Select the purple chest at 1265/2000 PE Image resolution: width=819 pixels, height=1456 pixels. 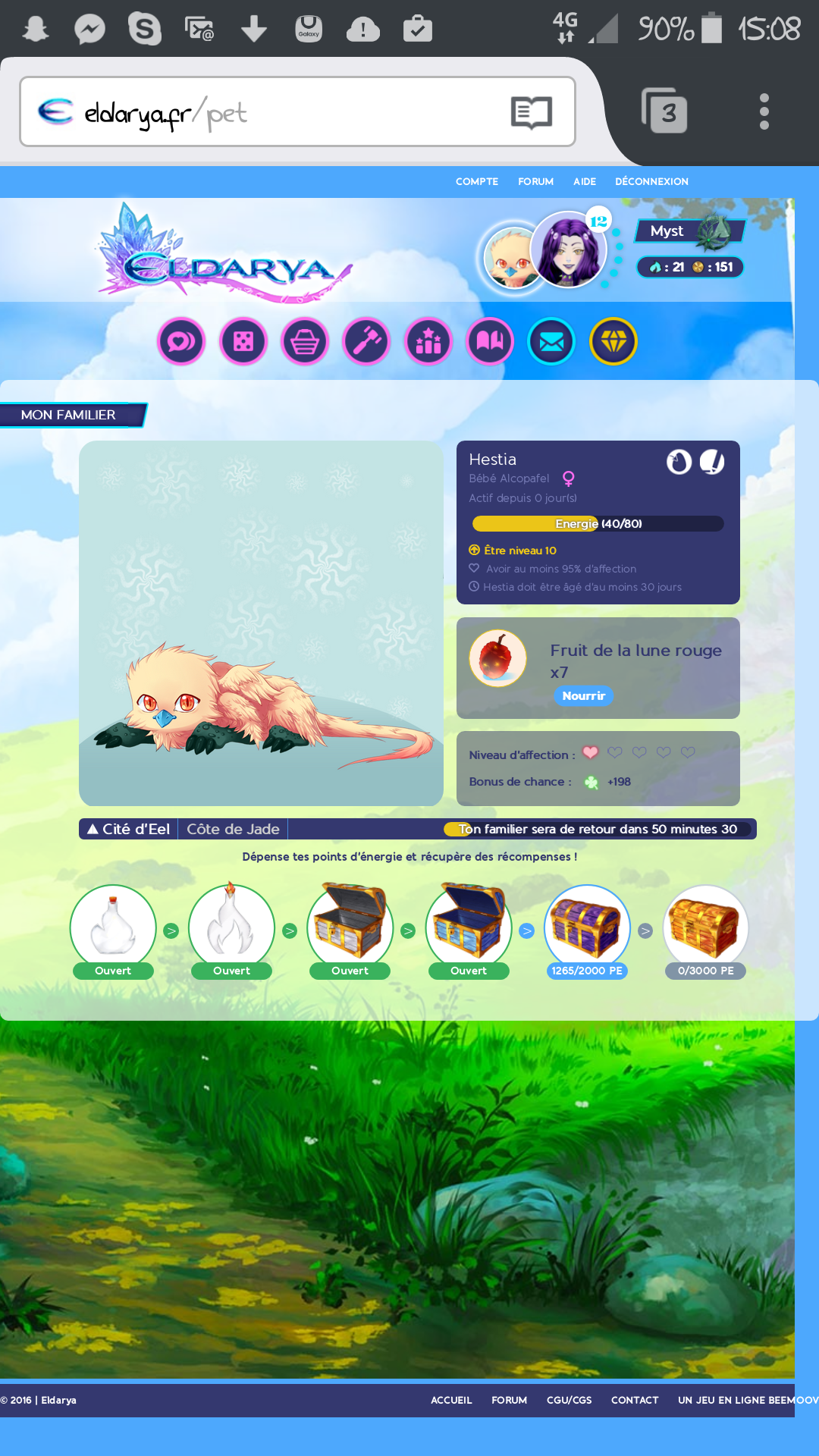(587, 927)
